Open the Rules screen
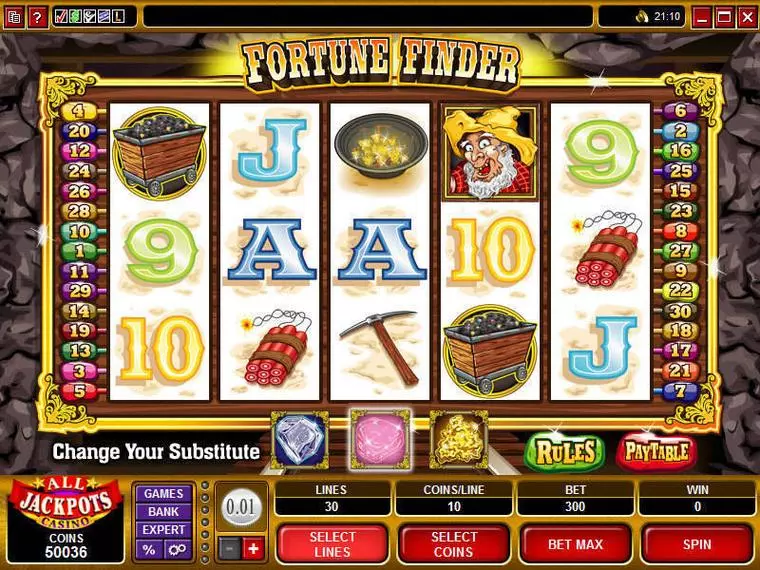 click(566, 452)
